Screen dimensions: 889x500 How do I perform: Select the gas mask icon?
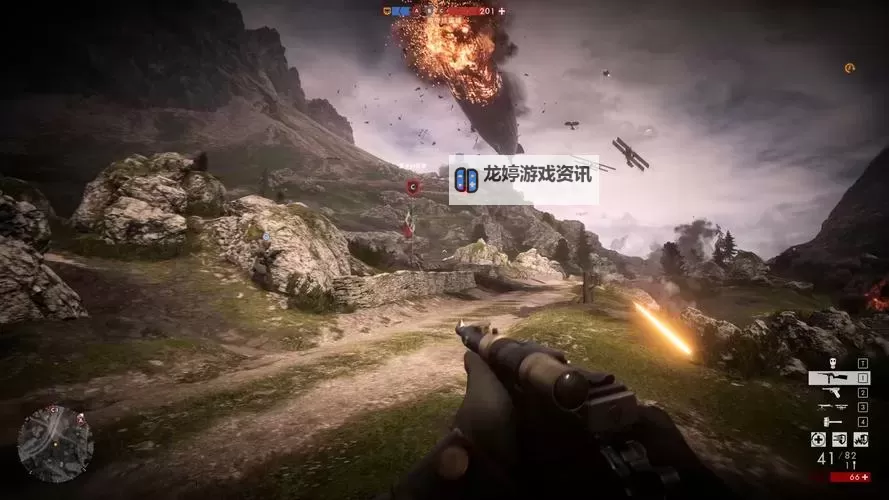point(831,363)
